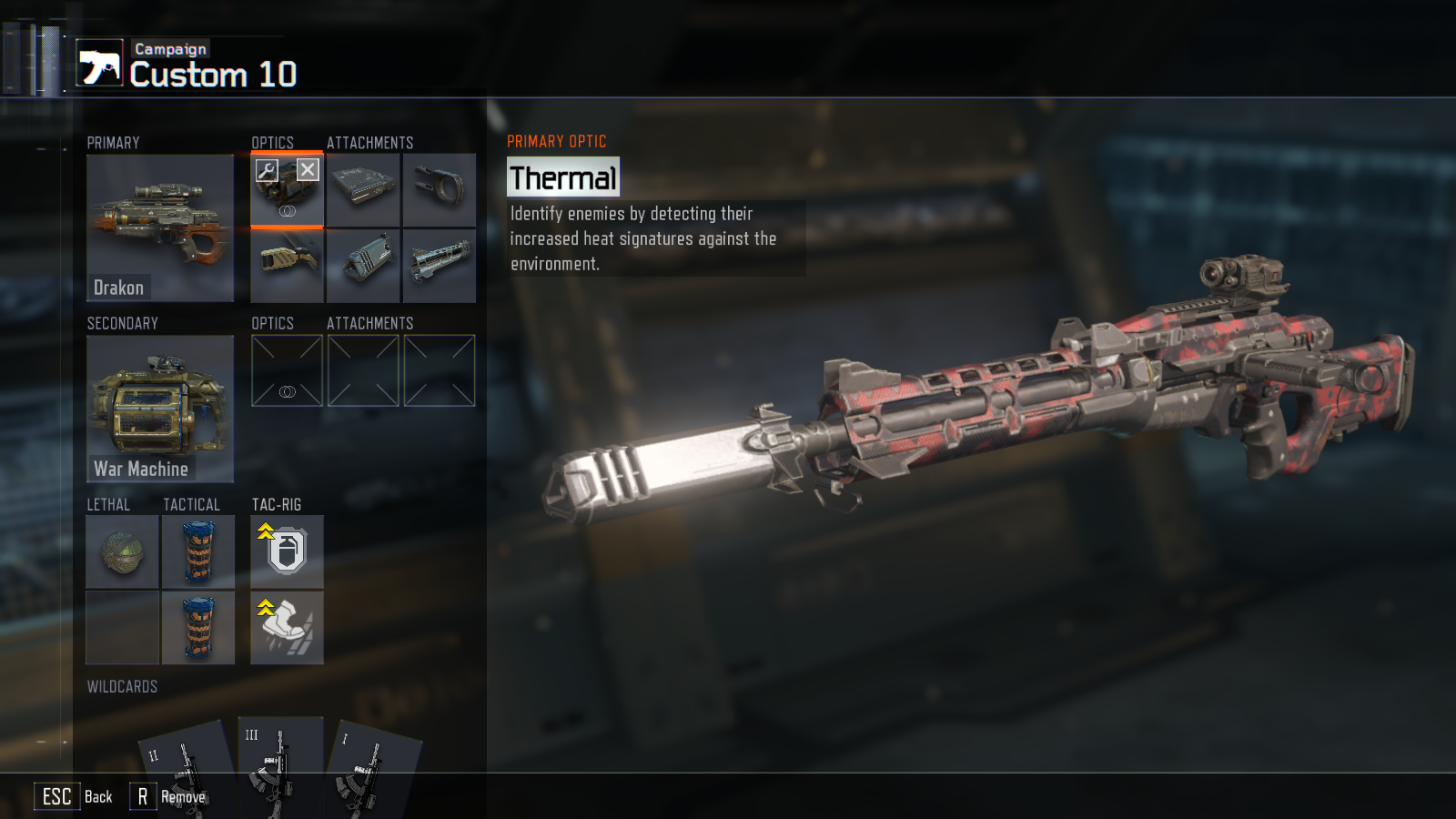The width and height of the screenshot is (1456, 819).
Task: Select the Drakon primary weapon slot
Action: 160,227
